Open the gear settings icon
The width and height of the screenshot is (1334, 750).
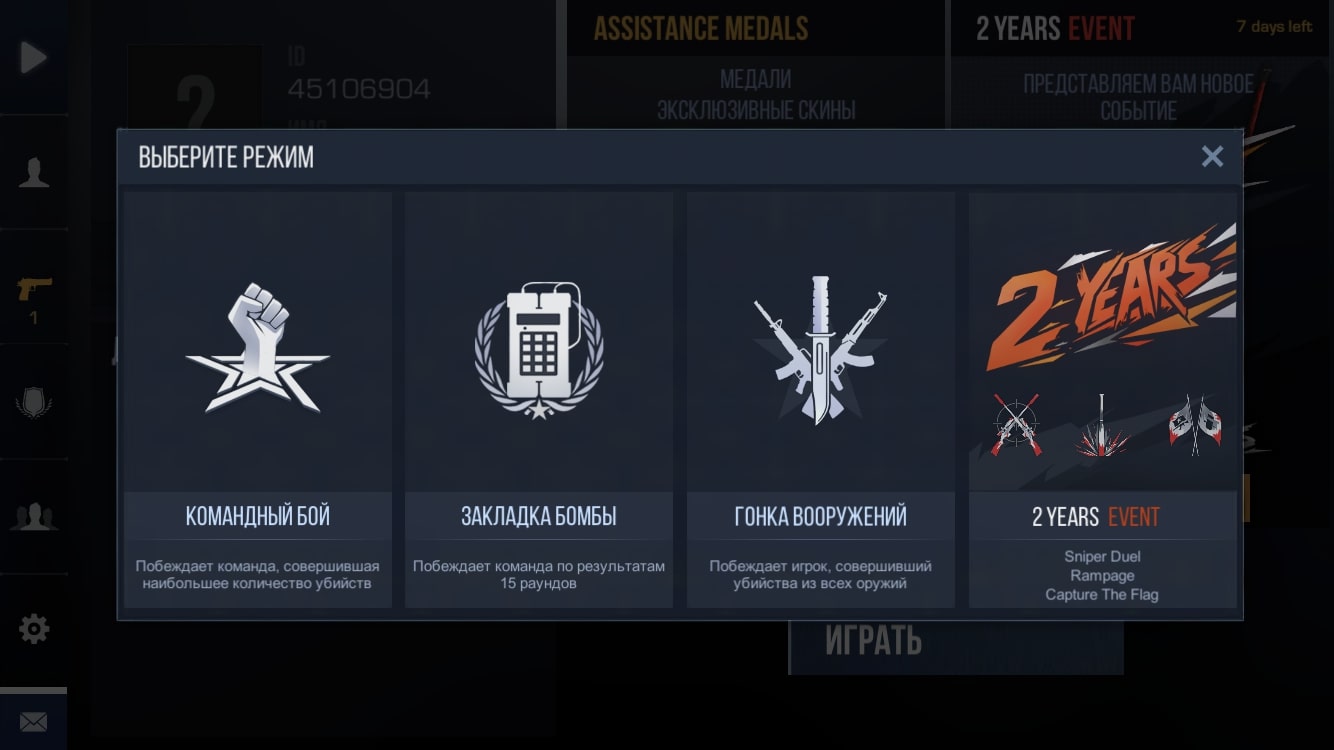(34, 629)
